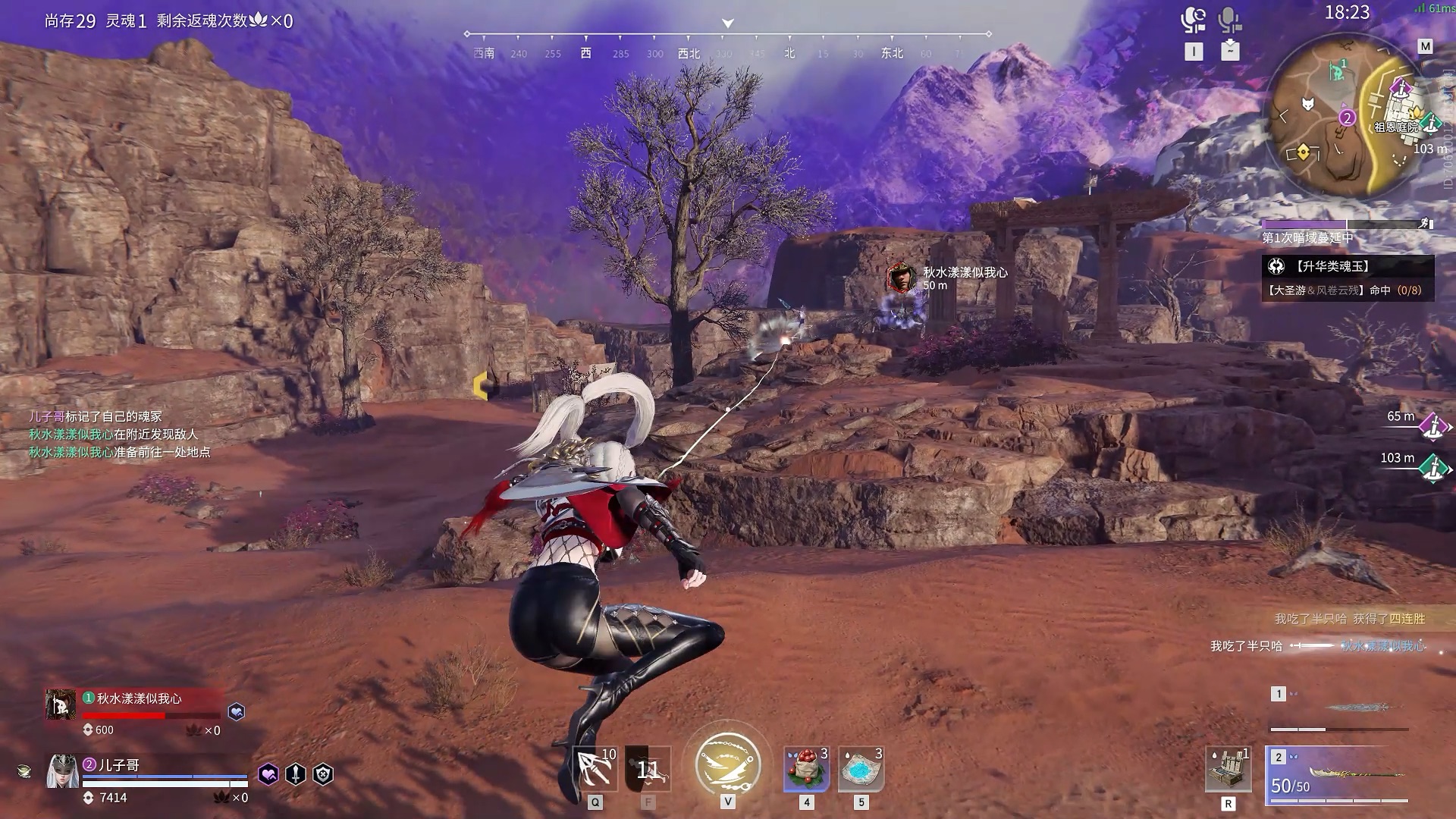Open the team chat log messages
This screenshot has height=819, width=1456.
[x=120, y=435]
